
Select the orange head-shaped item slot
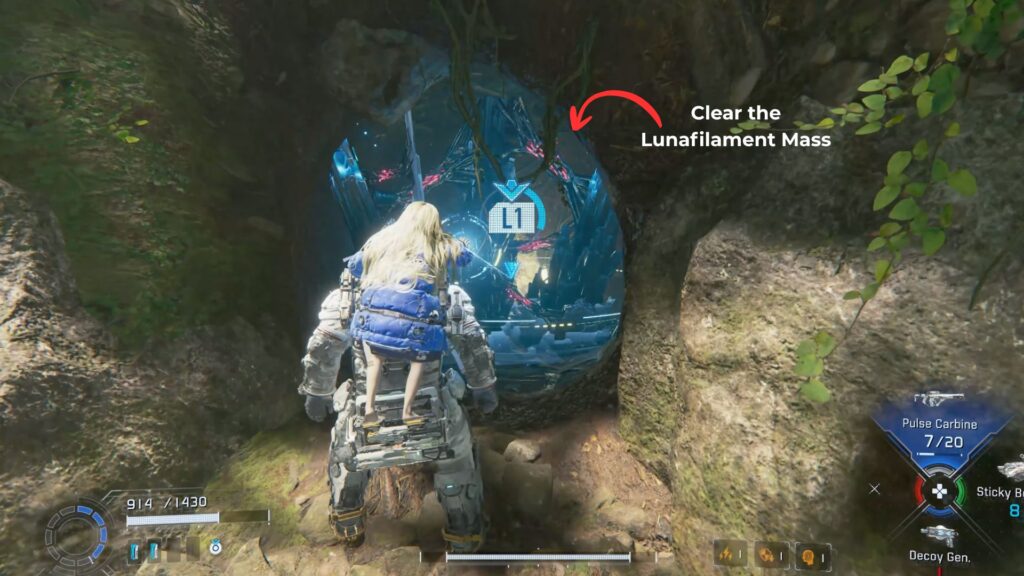809,554
